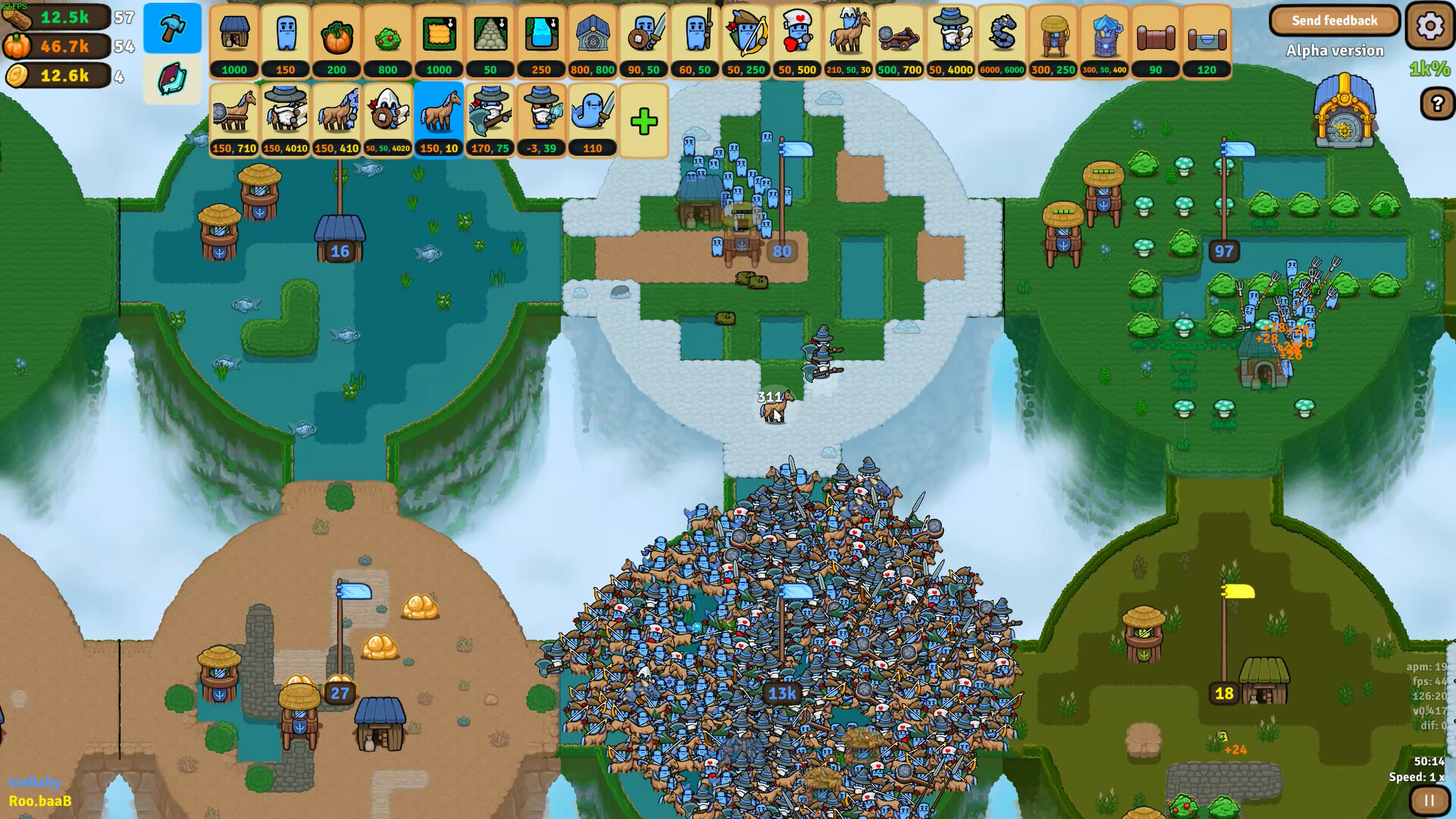Select the narwhal swordsman icon costing 110
Viewport: 1456px width, 819px height.
pos(592,114)
